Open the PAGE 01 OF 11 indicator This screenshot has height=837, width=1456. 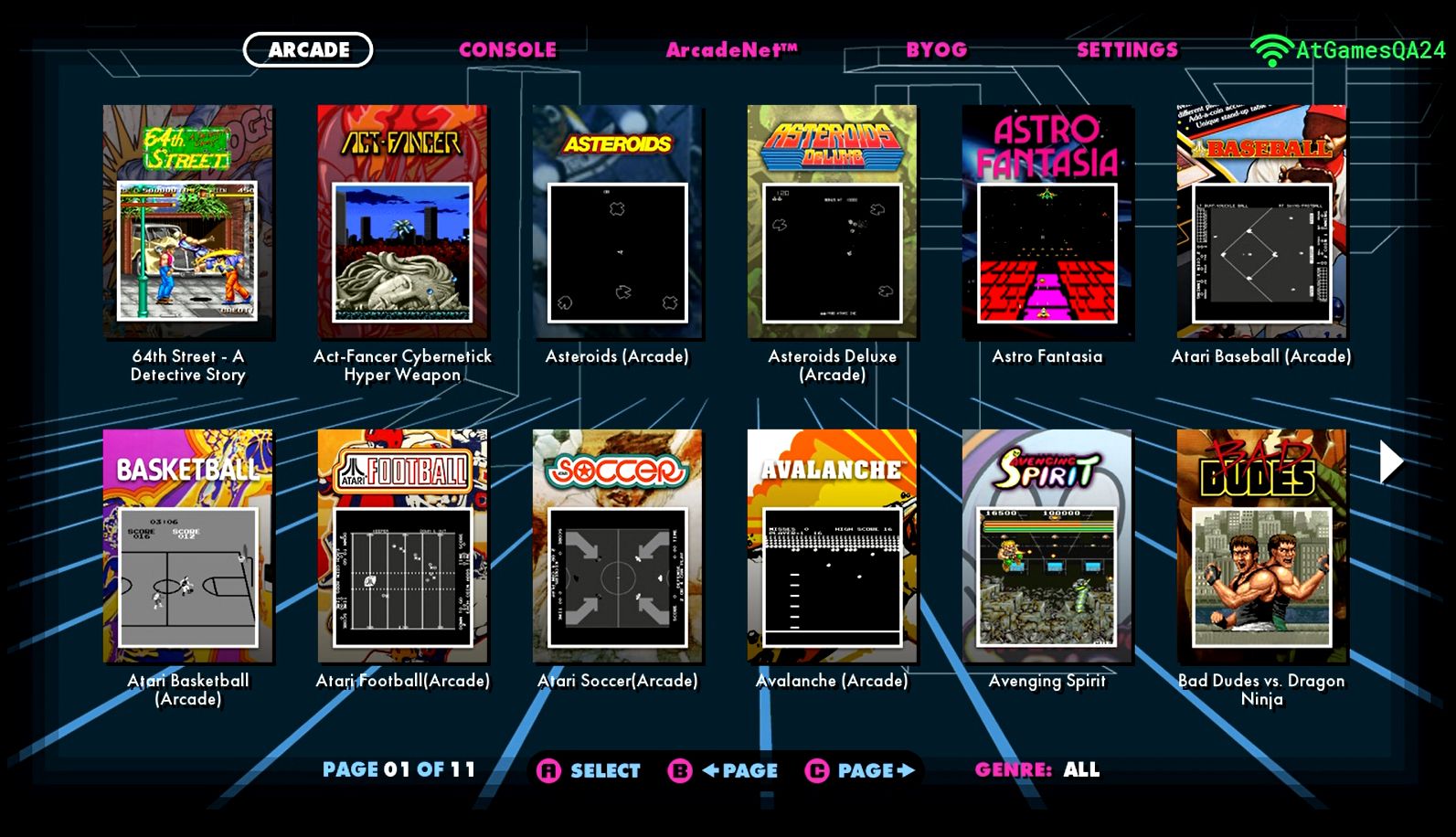coord(399,768)
